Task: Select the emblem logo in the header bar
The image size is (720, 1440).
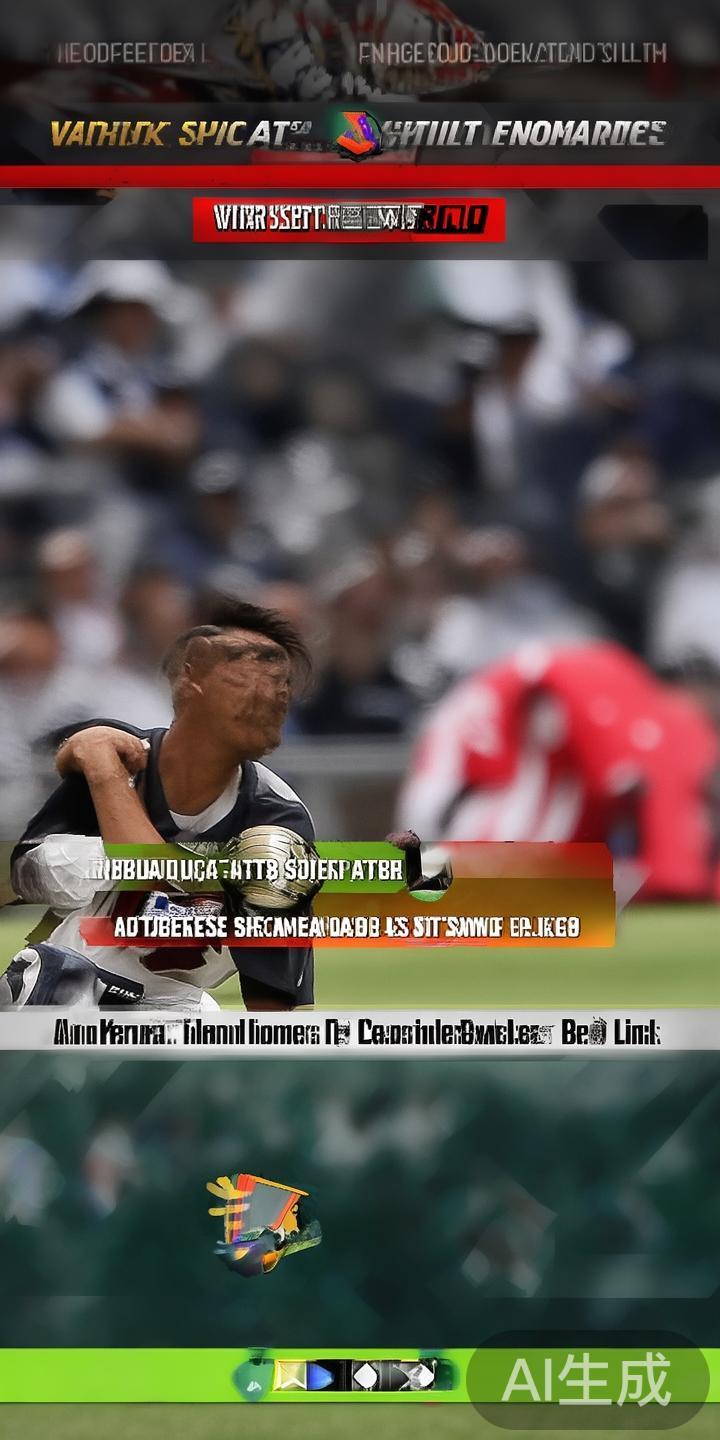Action: tap(357, 134)
